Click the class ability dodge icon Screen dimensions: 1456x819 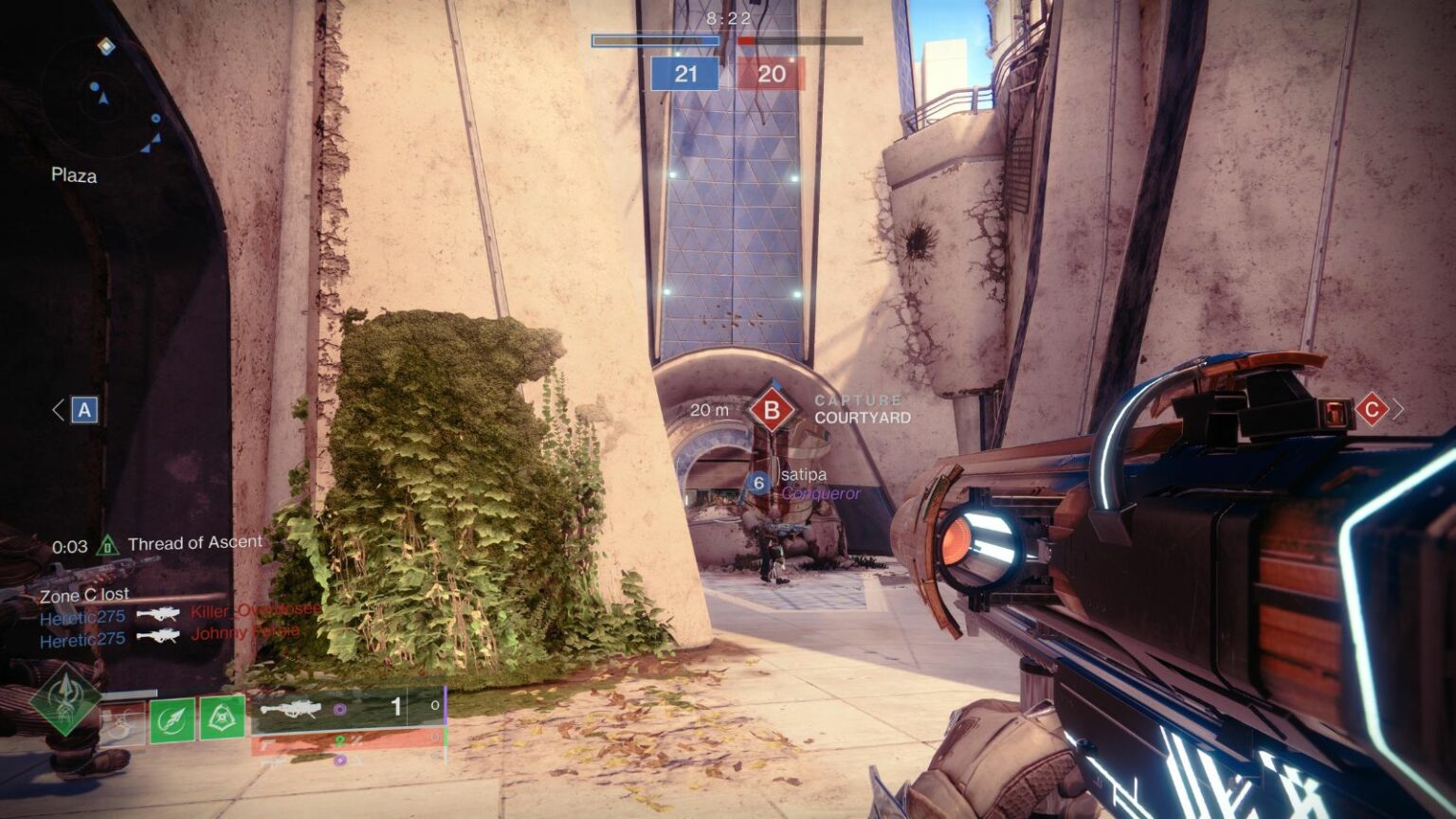121,722
